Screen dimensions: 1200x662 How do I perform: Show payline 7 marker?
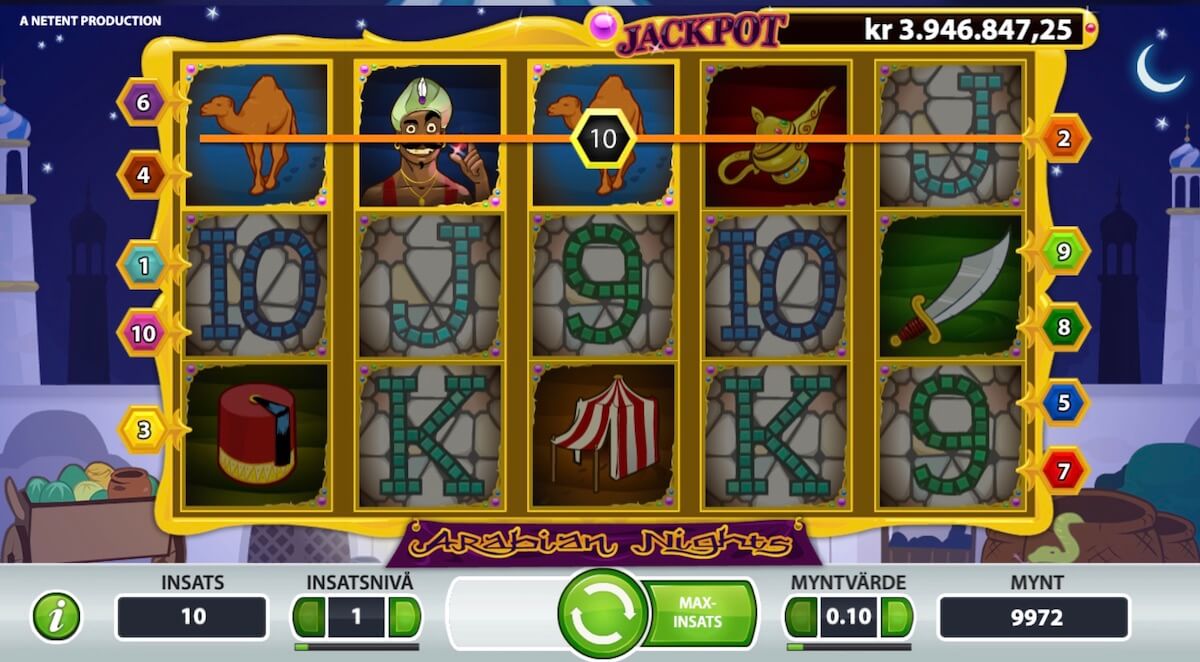[x=1064, y=469]
